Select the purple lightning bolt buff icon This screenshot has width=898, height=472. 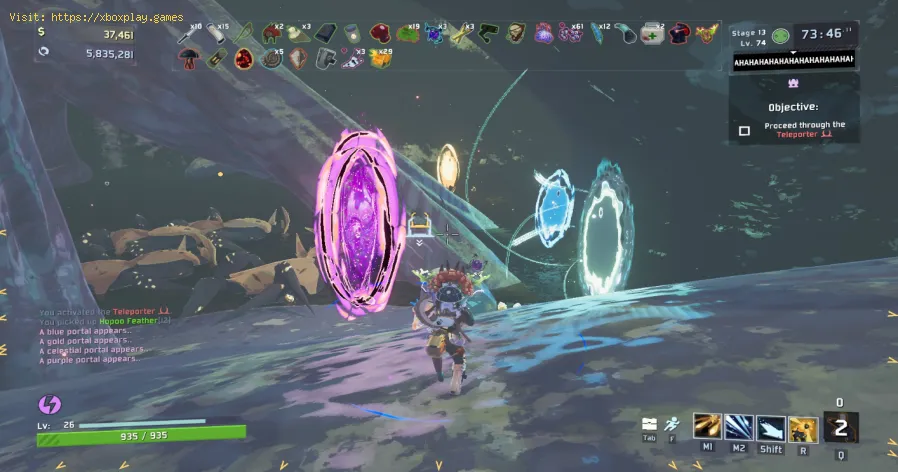pyautogui.click(x=48, y=404)
